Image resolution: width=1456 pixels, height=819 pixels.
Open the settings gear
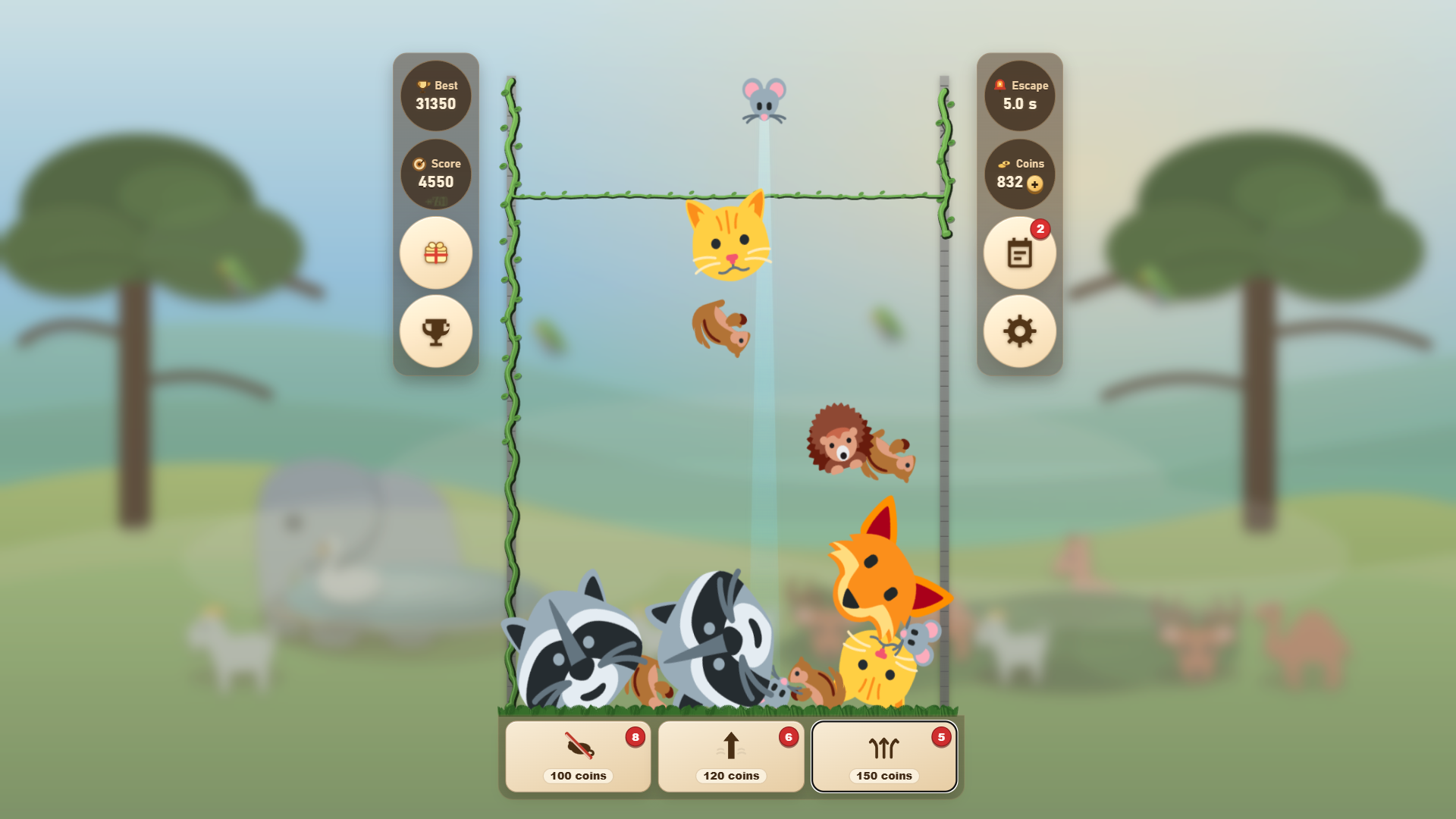[x=1020, y=331]
